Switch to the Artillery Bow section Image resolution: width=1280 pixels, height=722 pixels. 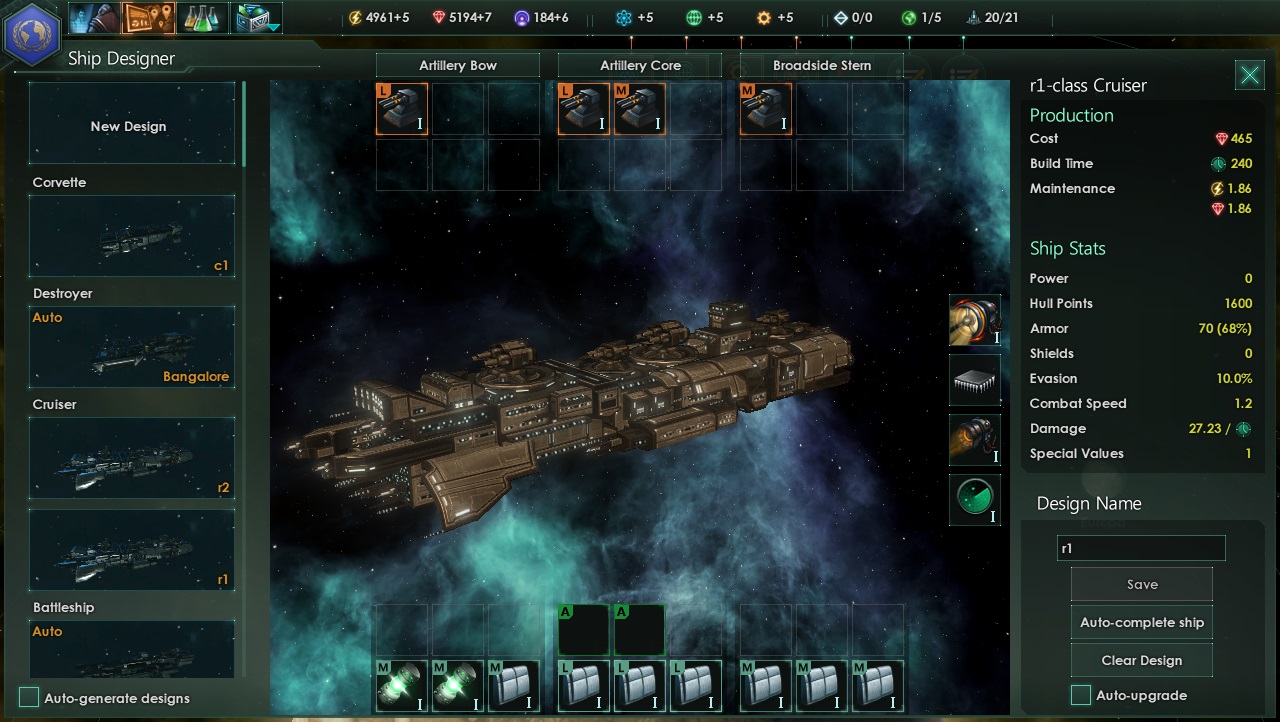pos(457,64)
